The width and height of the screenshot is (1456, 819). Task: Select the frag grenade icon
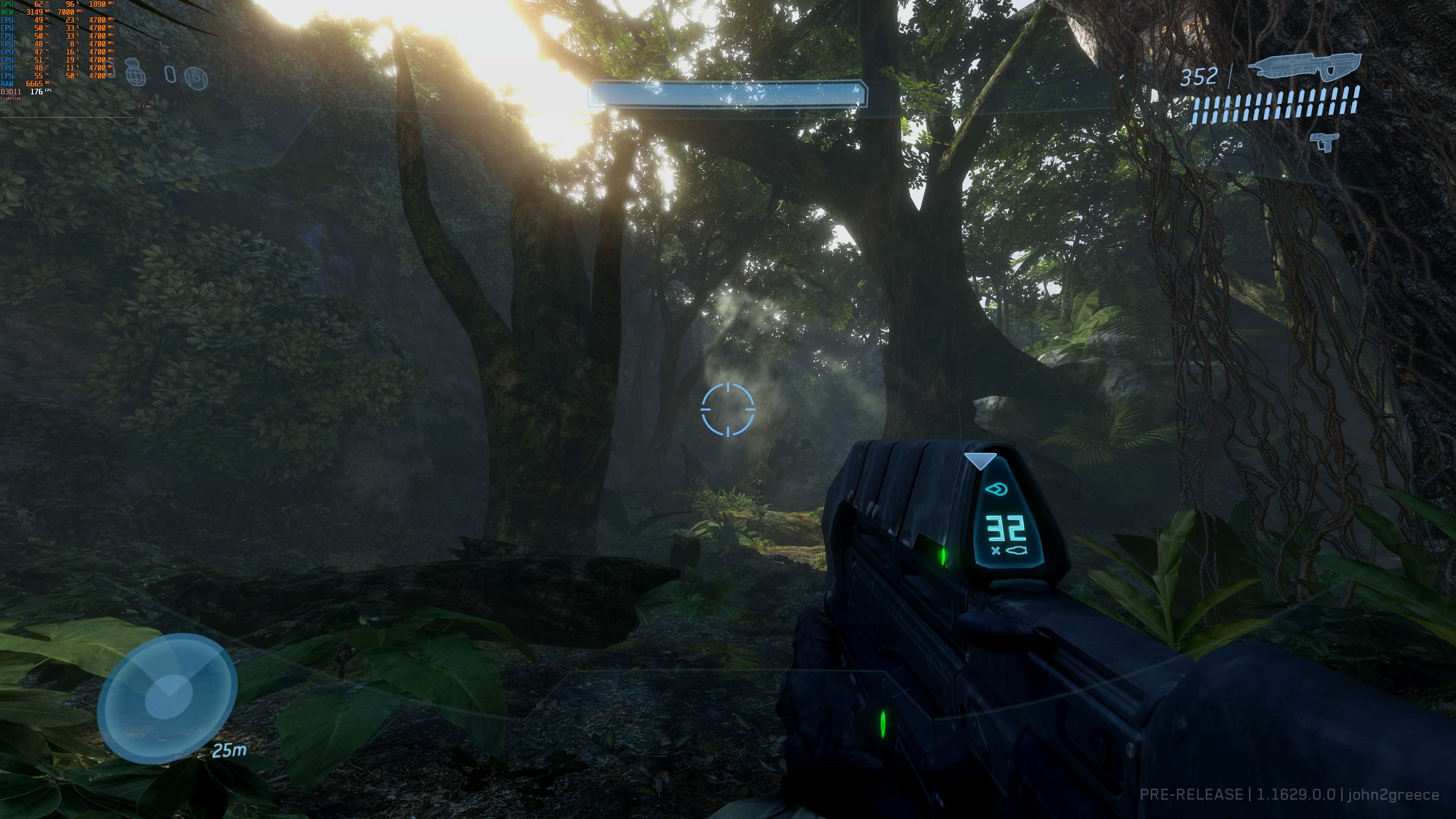[136, 72]
